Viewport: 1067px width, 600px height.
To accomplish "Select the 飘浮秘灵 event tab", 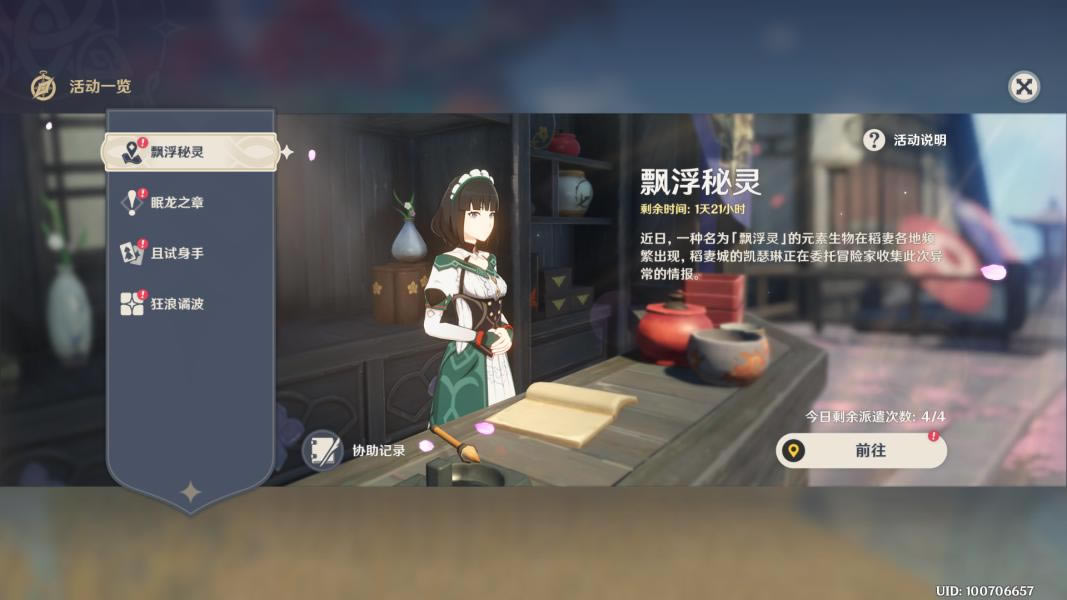I will (189, 152).
